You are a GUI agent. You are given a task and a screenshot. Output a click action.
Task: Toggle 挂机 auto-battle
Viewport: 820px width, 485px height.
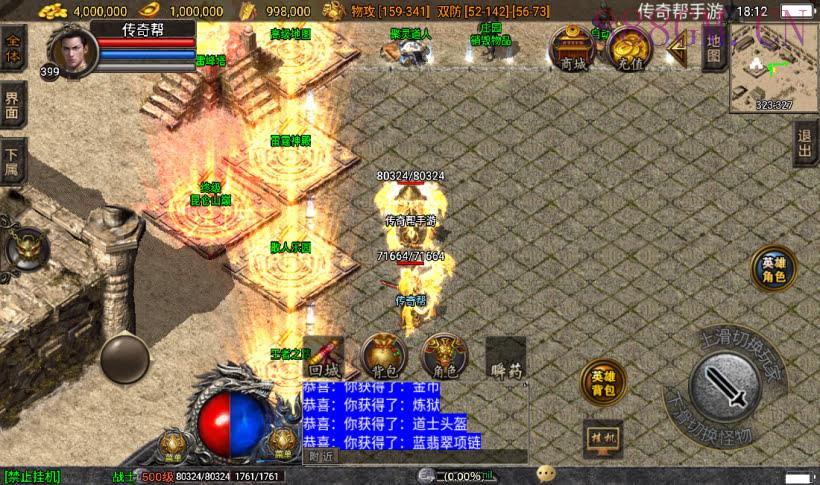[x=603, y=437]
